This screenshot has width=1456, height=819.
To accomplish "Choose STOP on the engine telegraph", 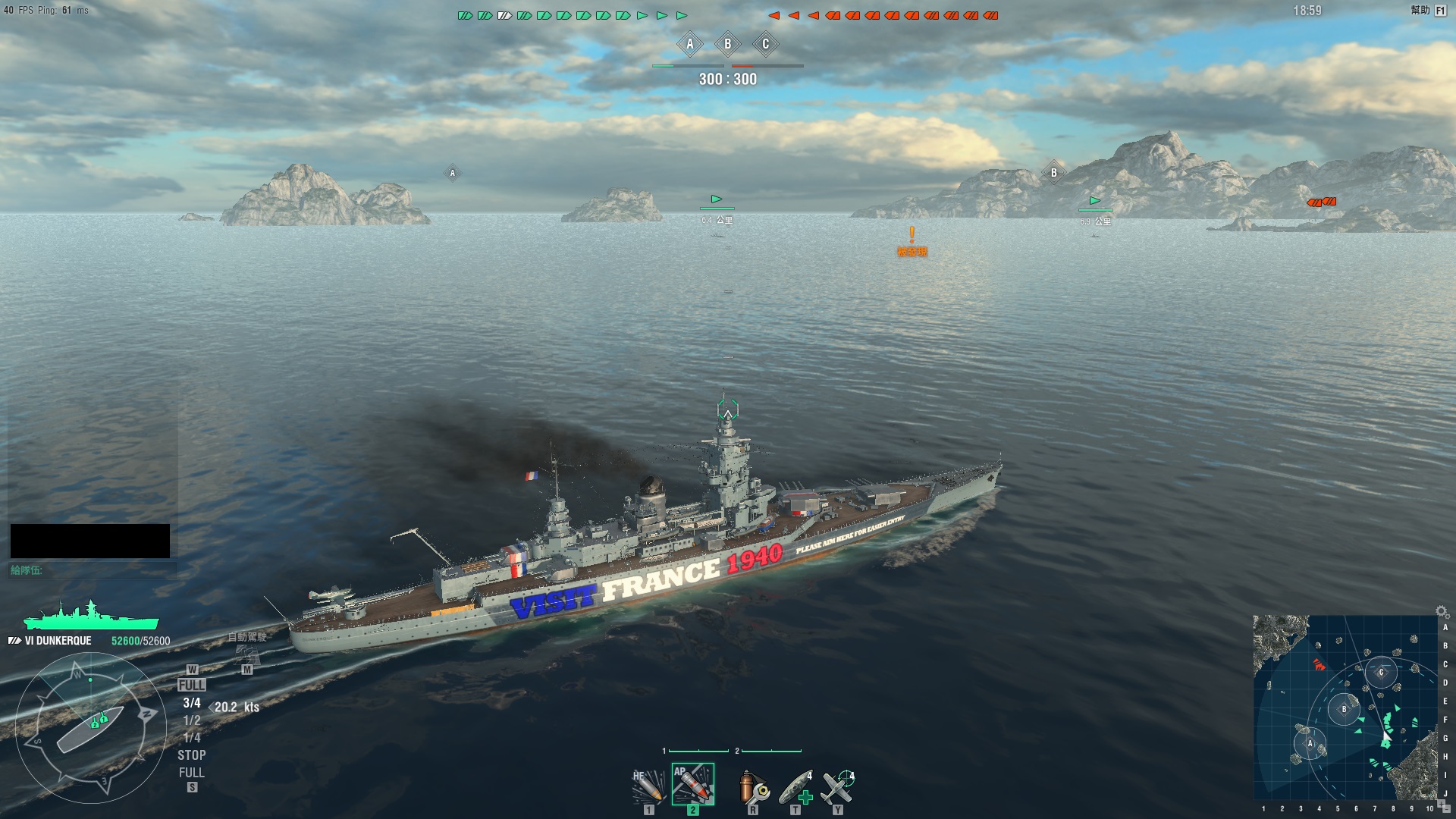I will [192, 755].
